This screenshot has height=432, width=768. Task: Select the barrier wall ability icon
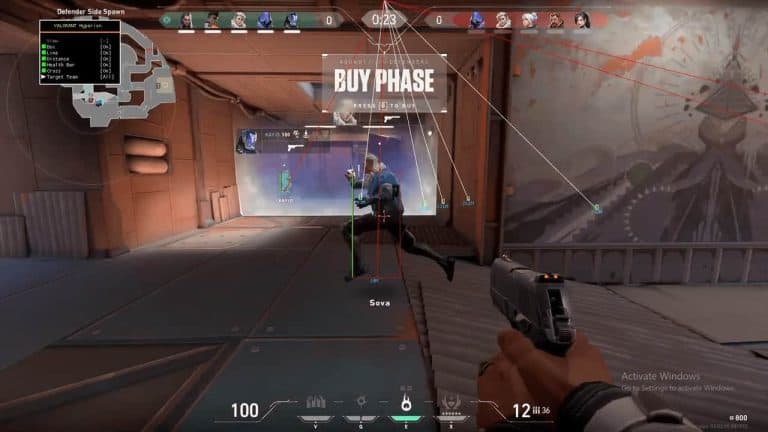[x=315, y=402]
